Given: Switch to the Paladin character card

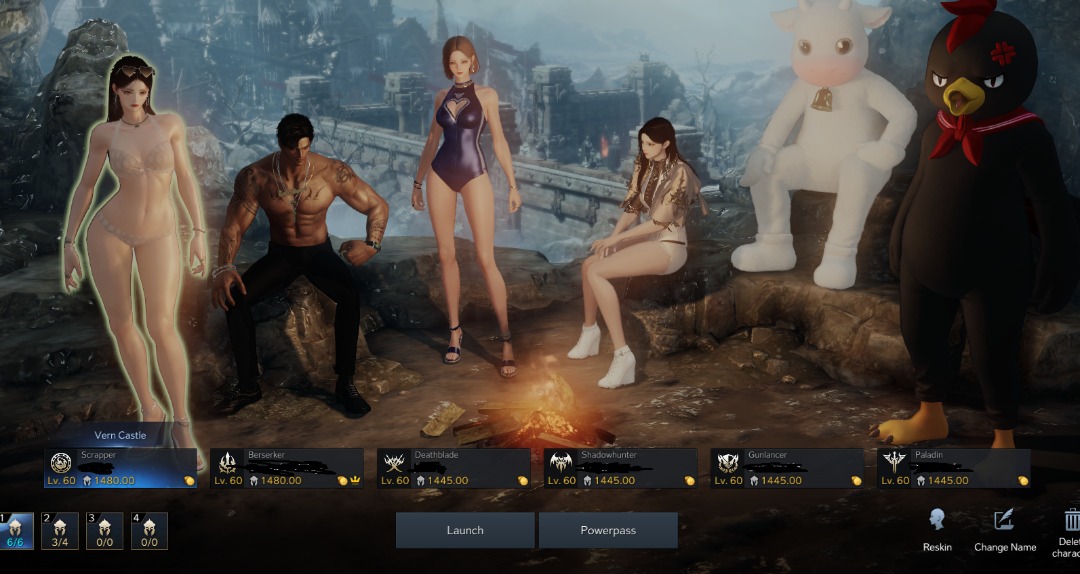Looking at the screenshot, I should click(x=954, y=468).
